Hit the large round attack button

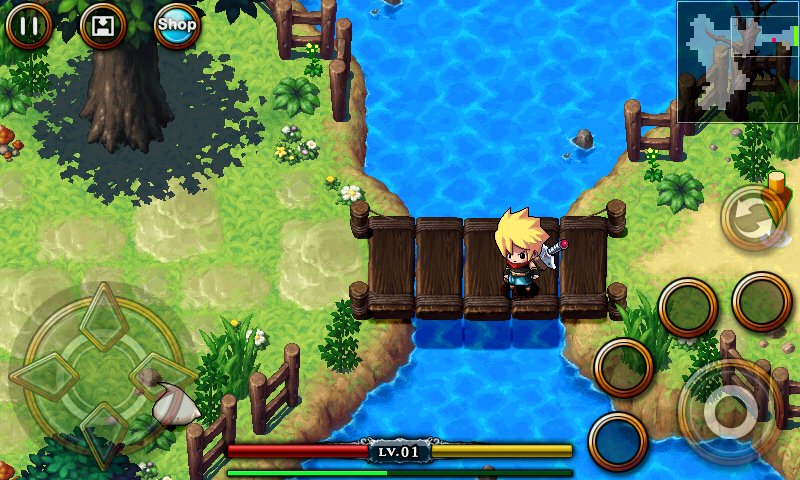(727, 407)
